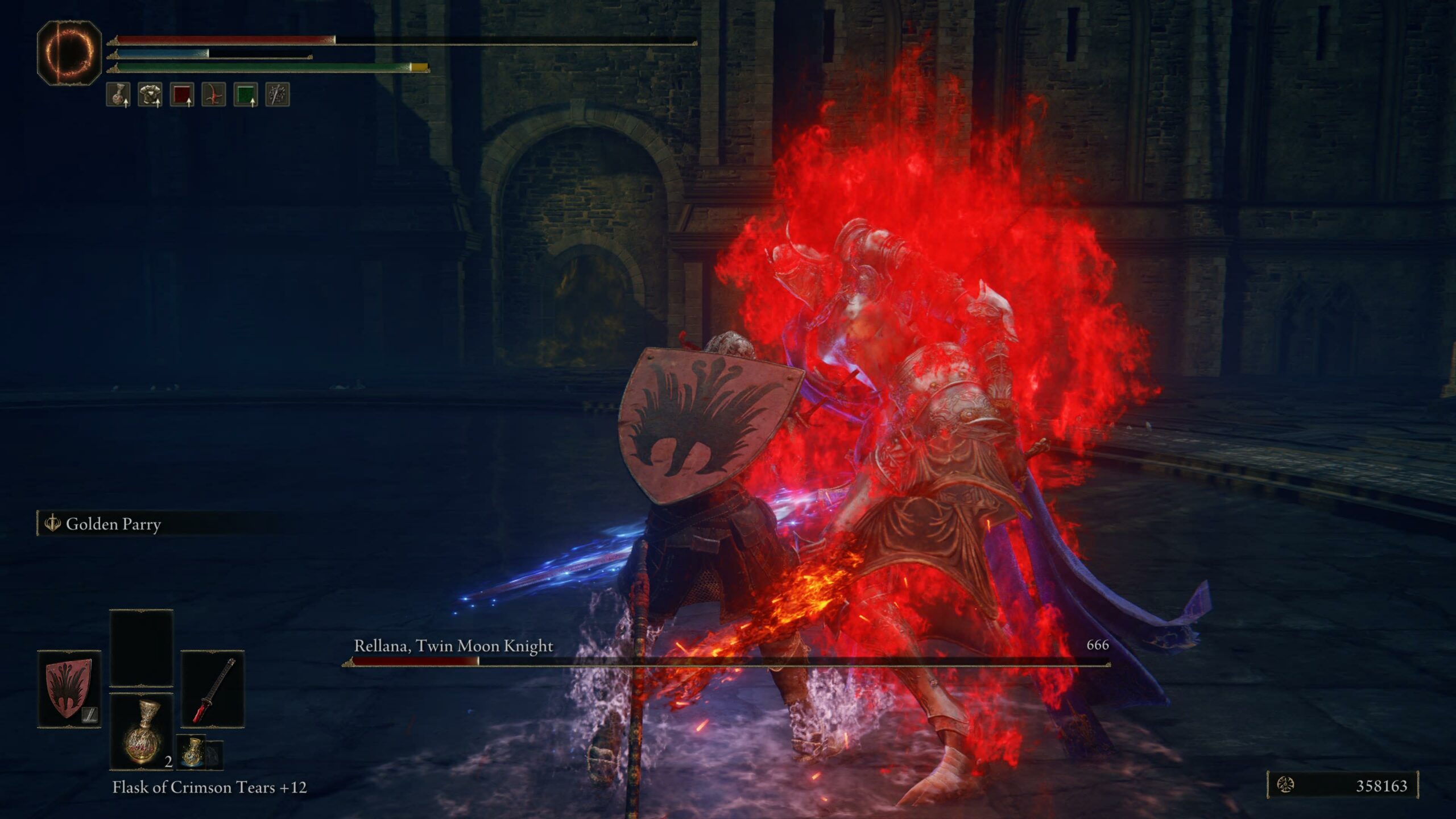Select the Flask of Crimson Tears slot
The image size is (1456, 819).
tap(141, 732)
